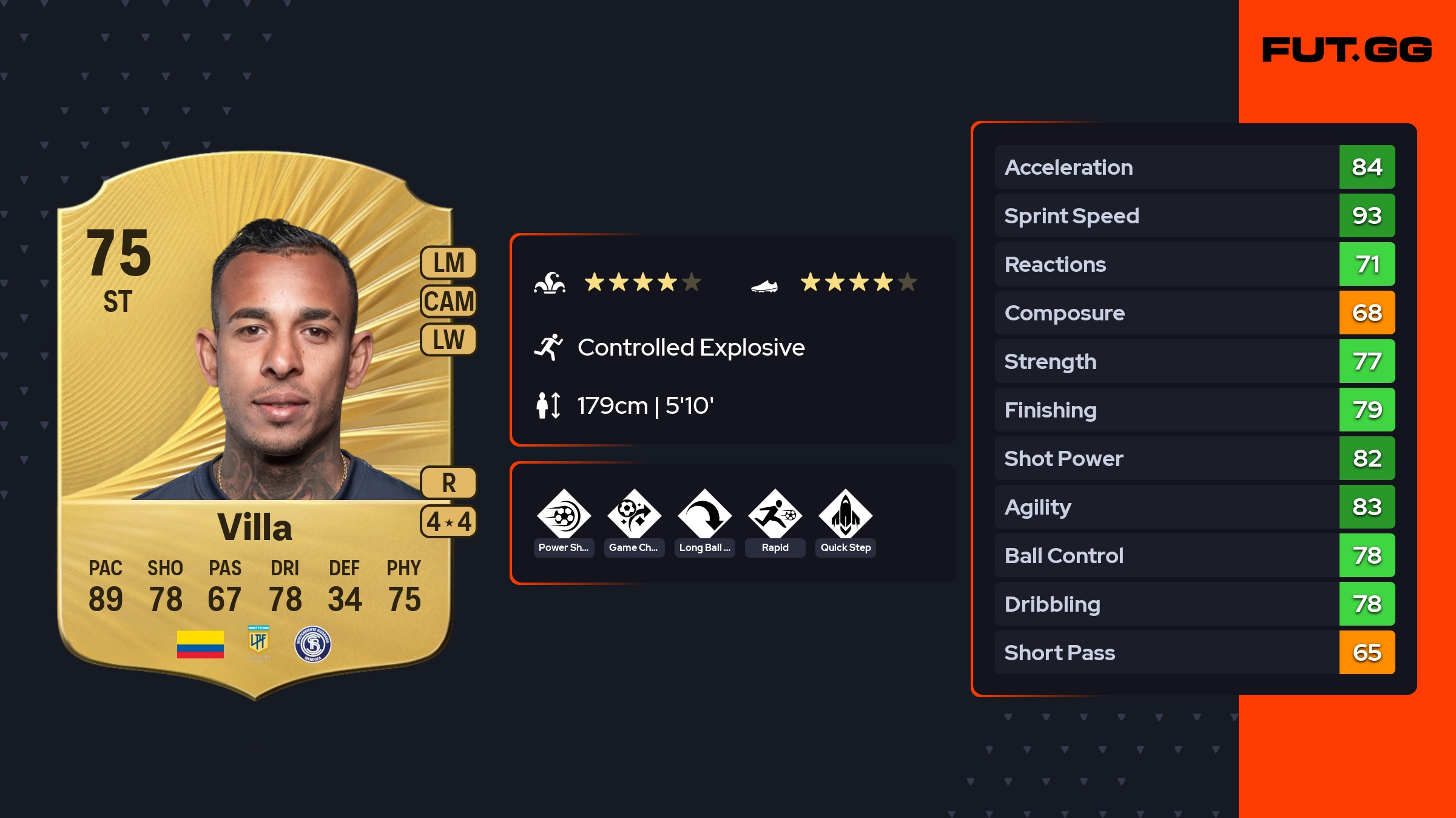Select the Sprint Speed stat row
This screenshot has height=818, width=1456.
pos(1195,216)
